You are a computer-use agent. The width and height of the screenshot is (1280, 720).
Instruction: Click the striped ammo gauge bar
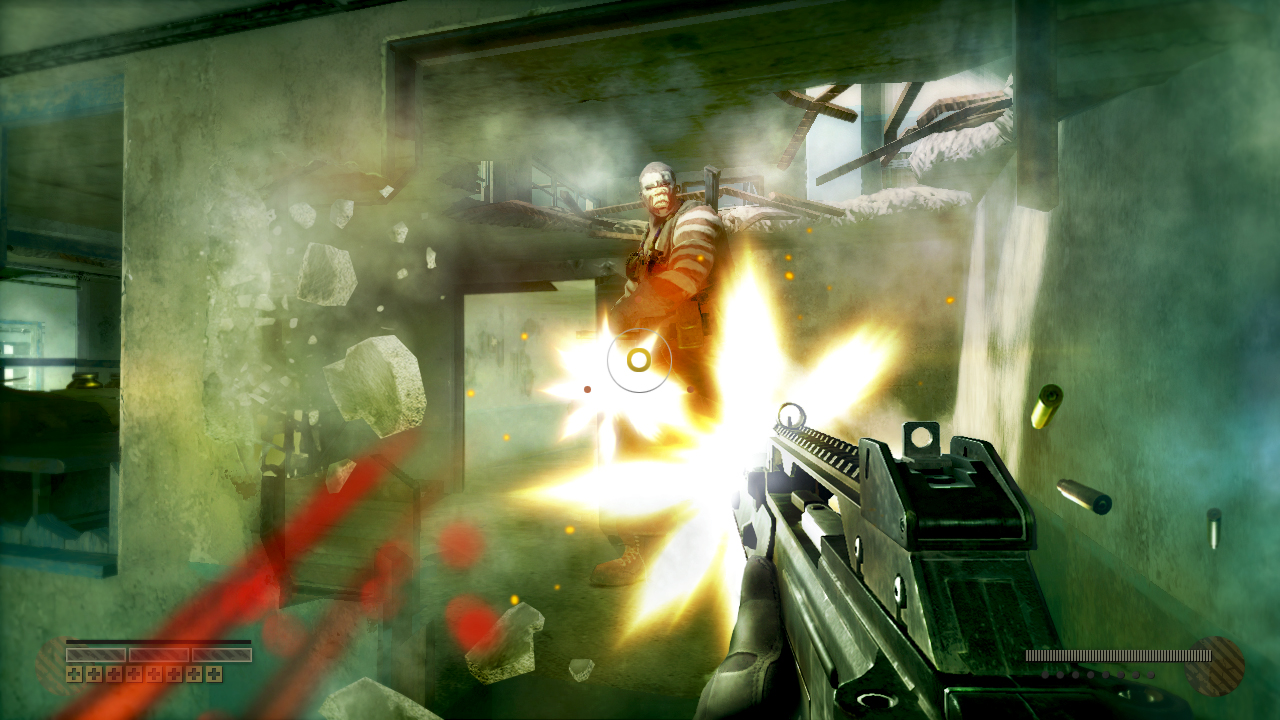pyautogui.click(x=1119, y=655)
